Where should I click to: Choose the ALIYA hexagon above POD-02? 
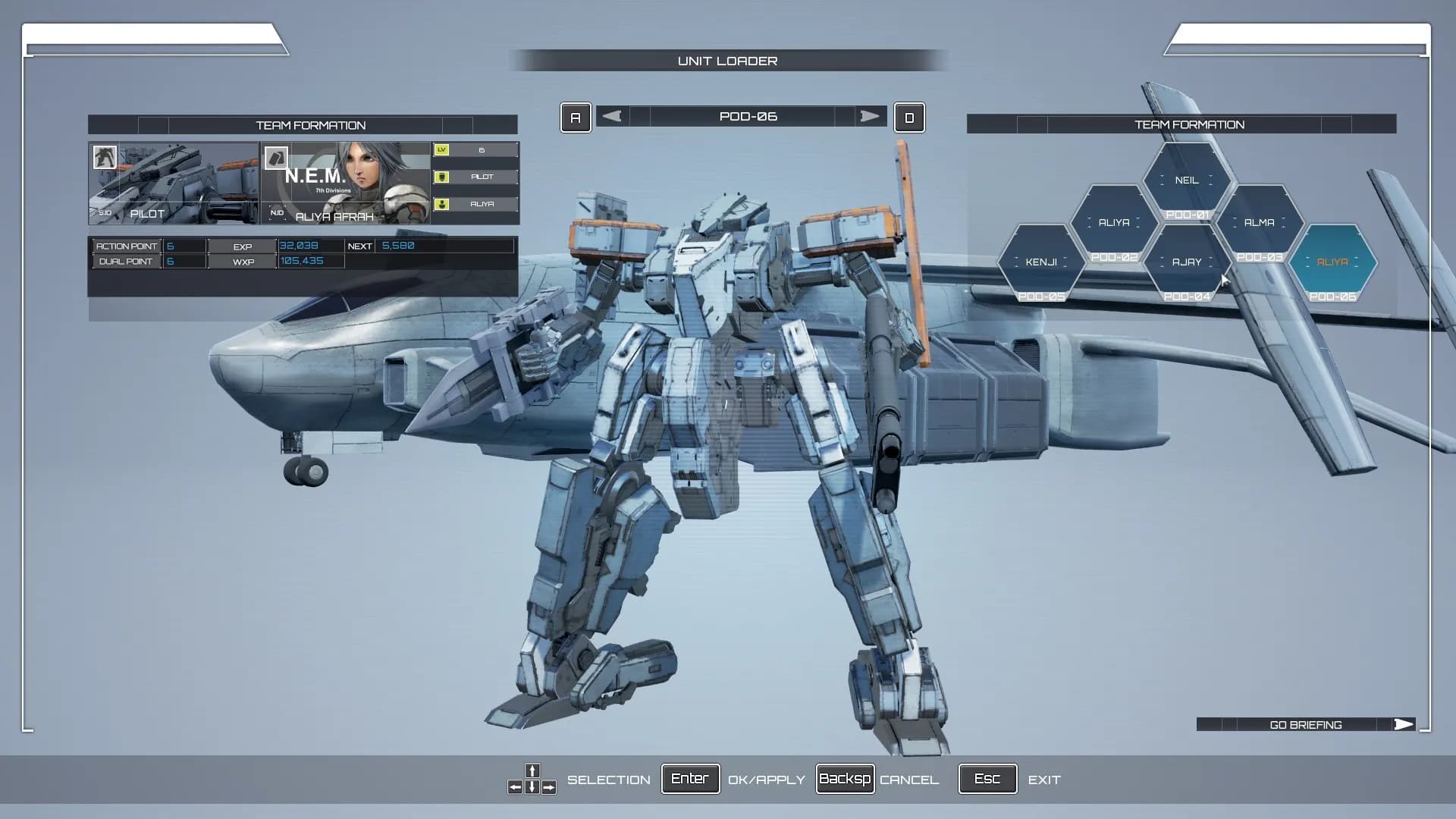tap(1114, 223)
